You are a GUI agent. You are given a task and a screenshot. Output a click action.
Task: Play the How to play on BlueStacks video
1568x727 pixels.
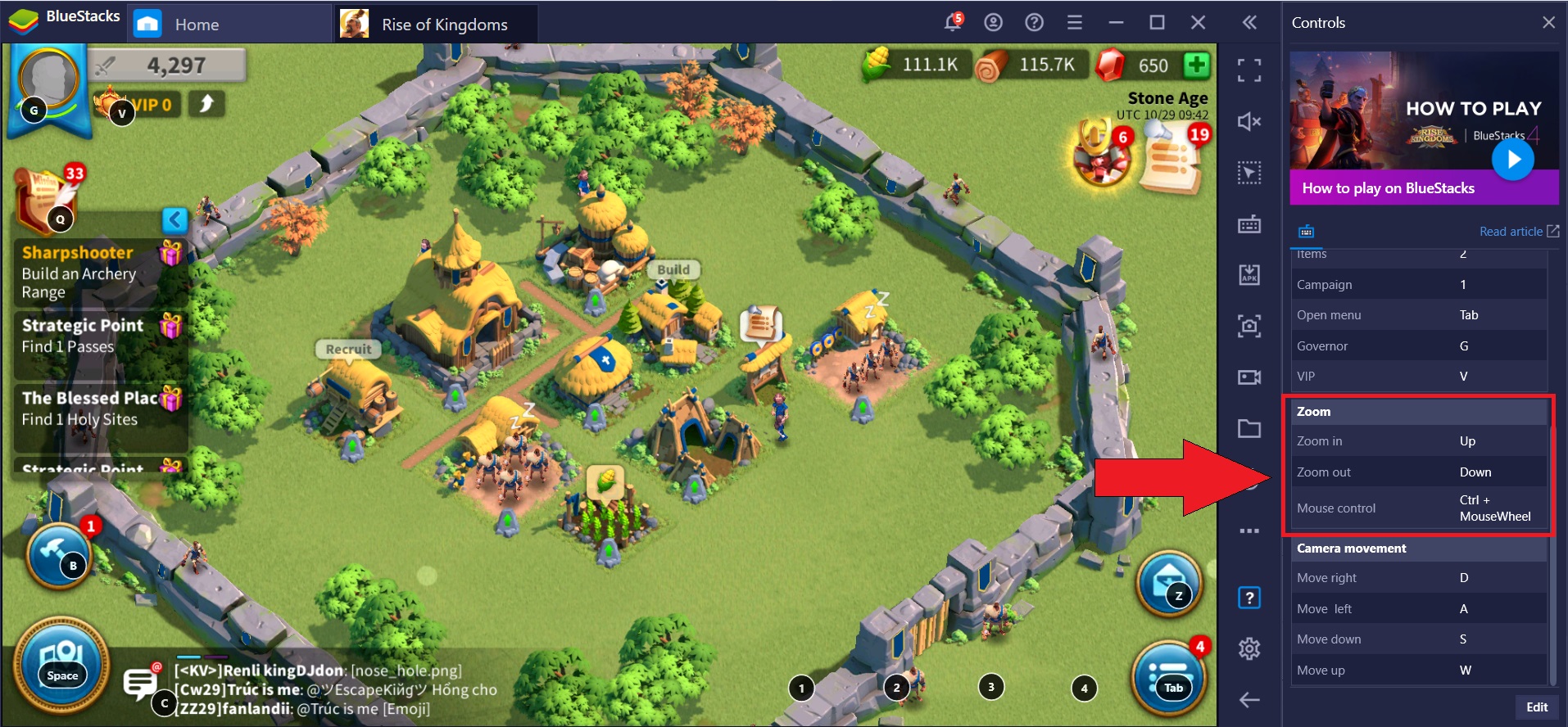coord(1512,160)
